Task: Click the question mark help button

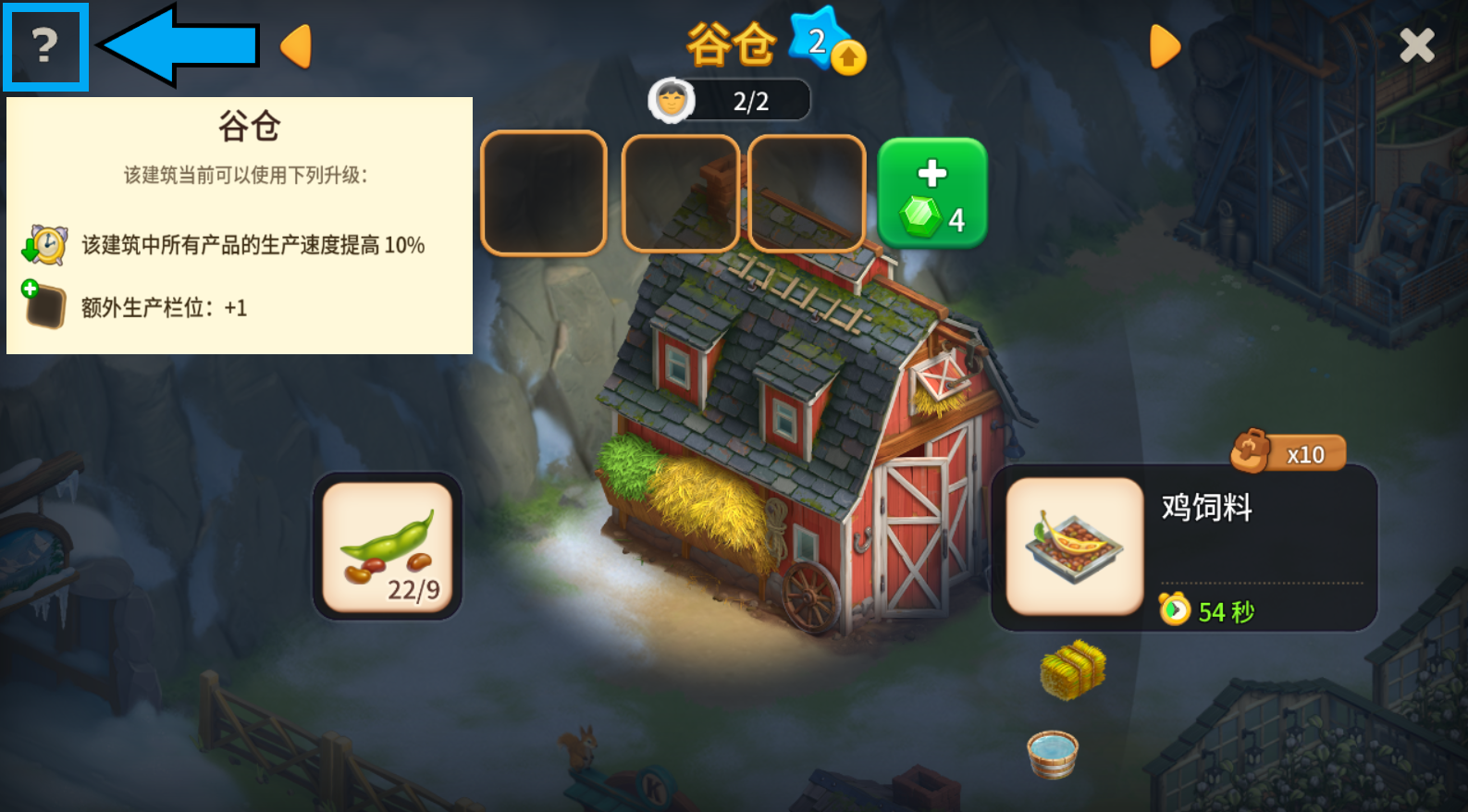Action: 45,46
